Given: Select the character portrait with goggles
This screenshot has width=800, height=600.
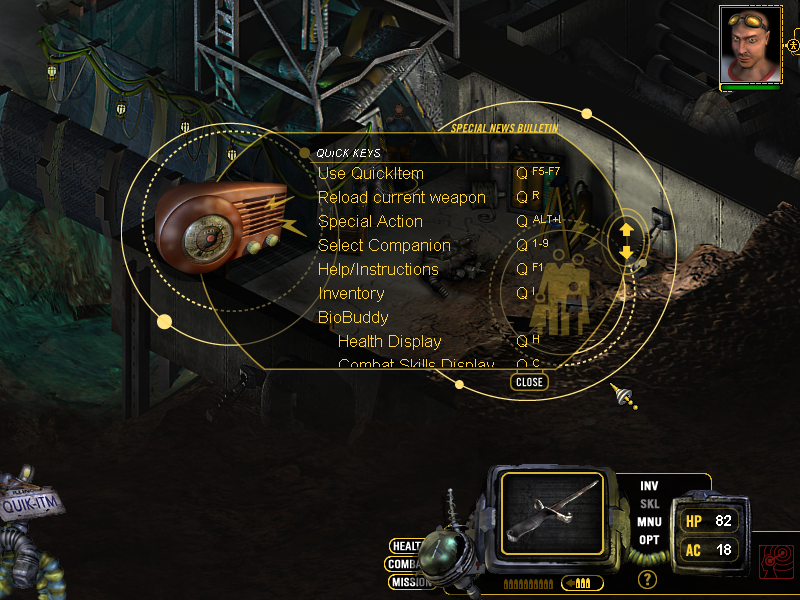Looking at the screenshot, I should [749, 46].
